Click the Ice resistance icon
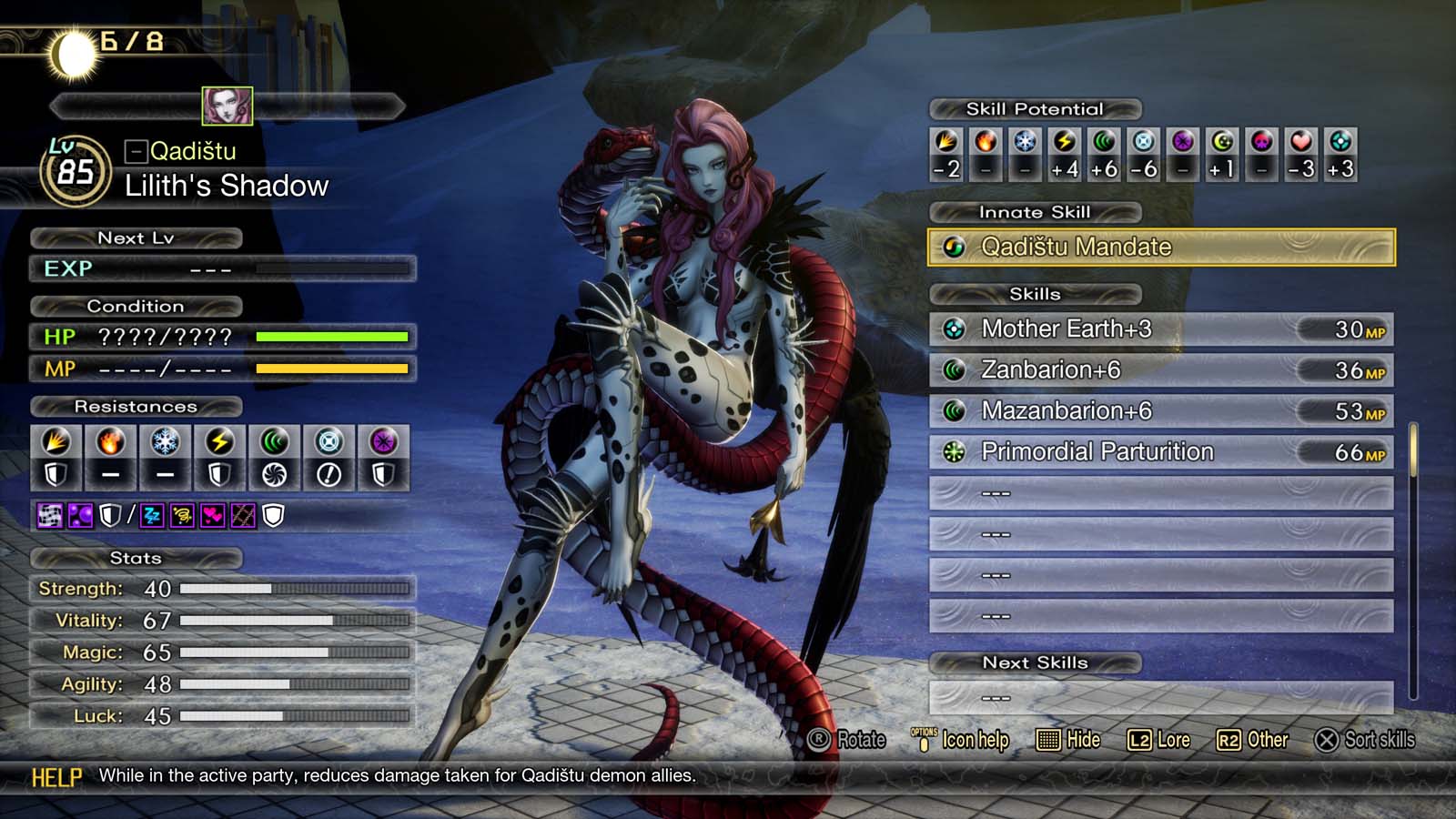 163,443
